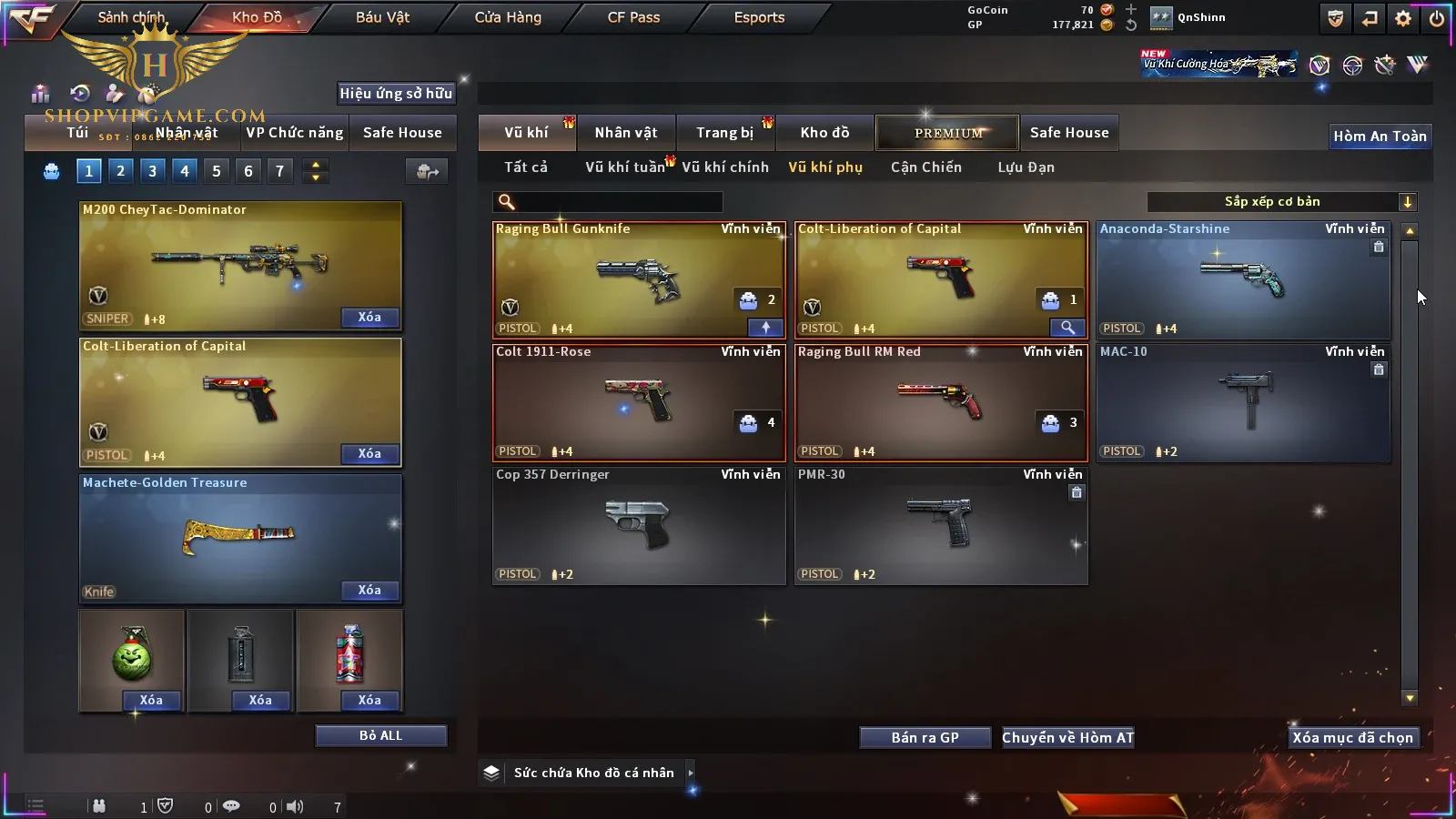Select the MAC-10 weapon tile
The image size is (1456, 819).
(1242, 400)
